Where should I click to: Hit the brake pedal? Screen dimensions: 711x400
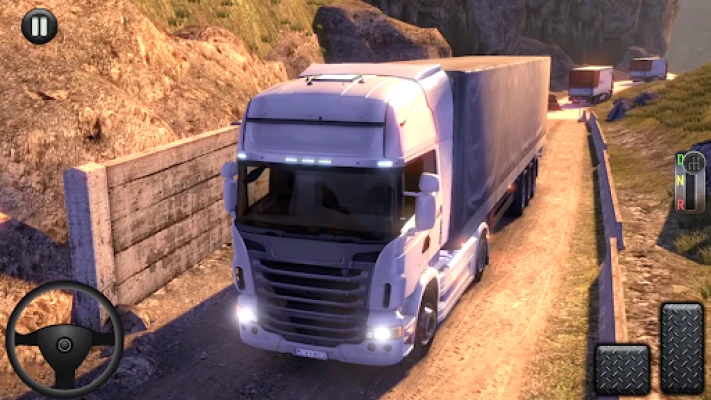pos(622,369)
